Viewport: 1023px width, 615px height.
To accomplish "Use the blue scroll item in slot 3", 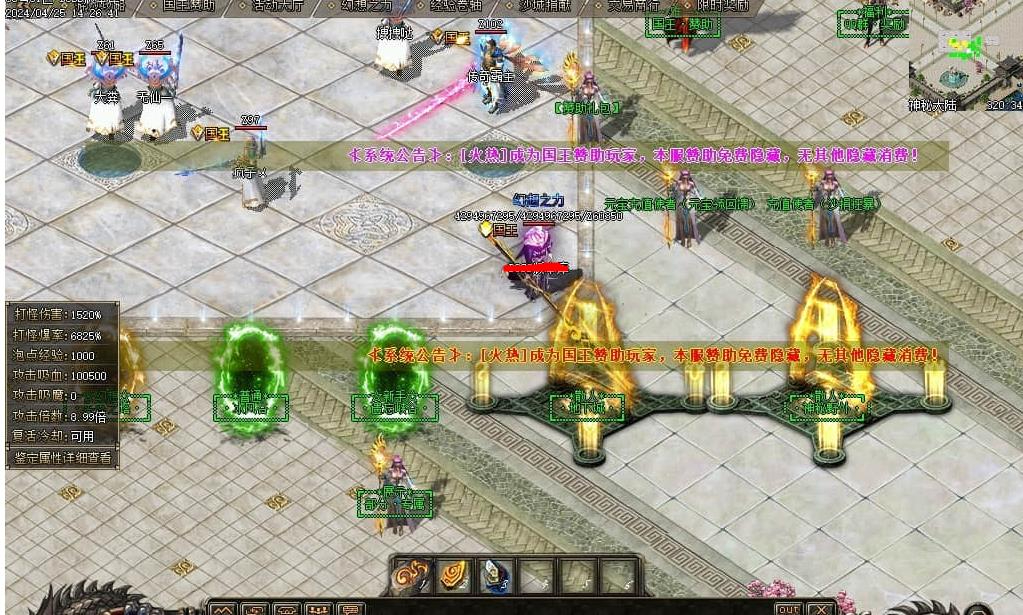I will pos(496,576).
